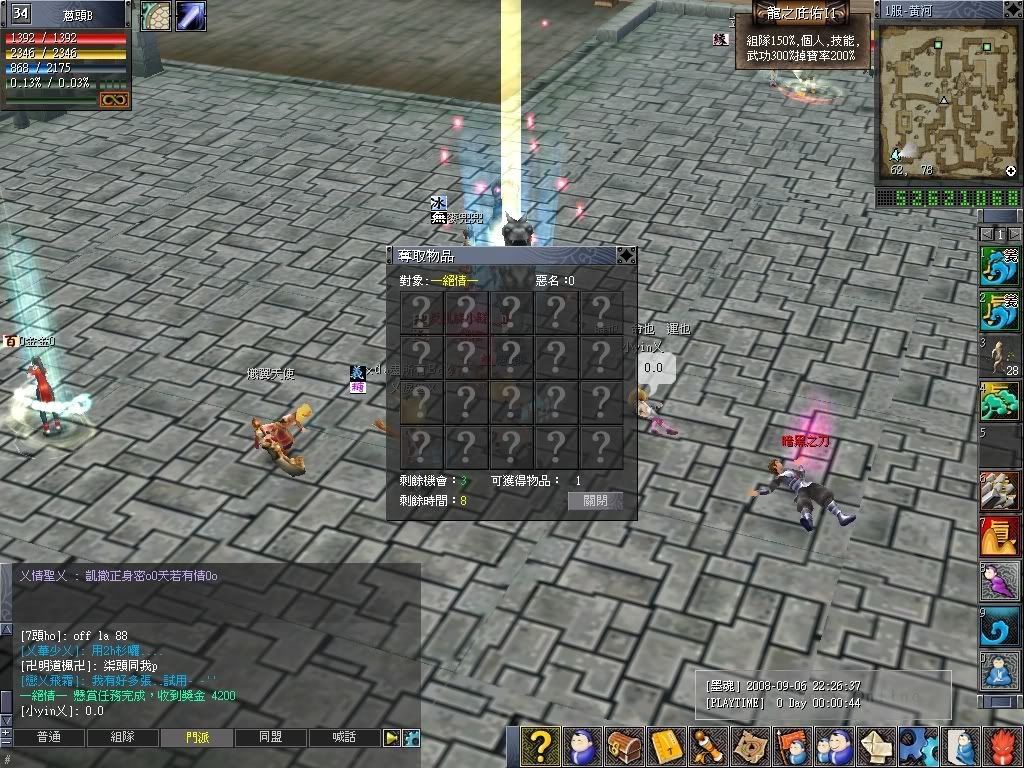Open the treasure chest inventory icon
Image resolution: width=1024 pixels, height=768 pixels.
point(626,746)
